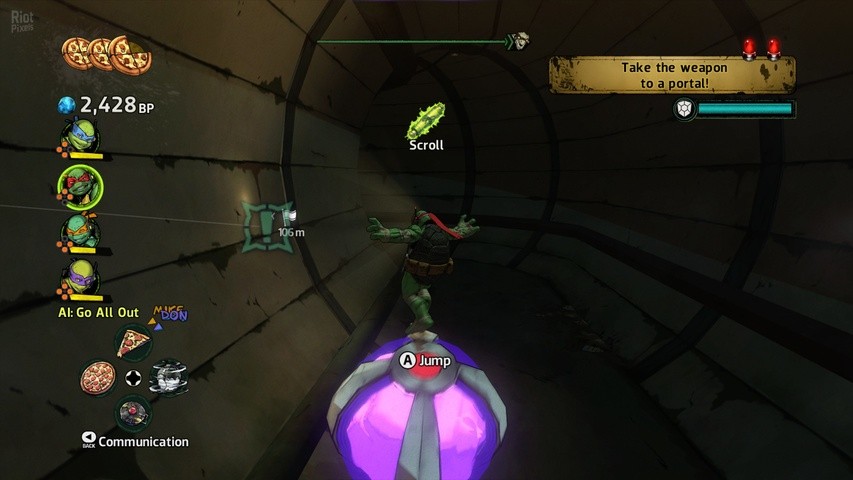Screen dimensions: 853x480
Task: Pick Donatello's purple-masked portrait
Action: [81, 277]
